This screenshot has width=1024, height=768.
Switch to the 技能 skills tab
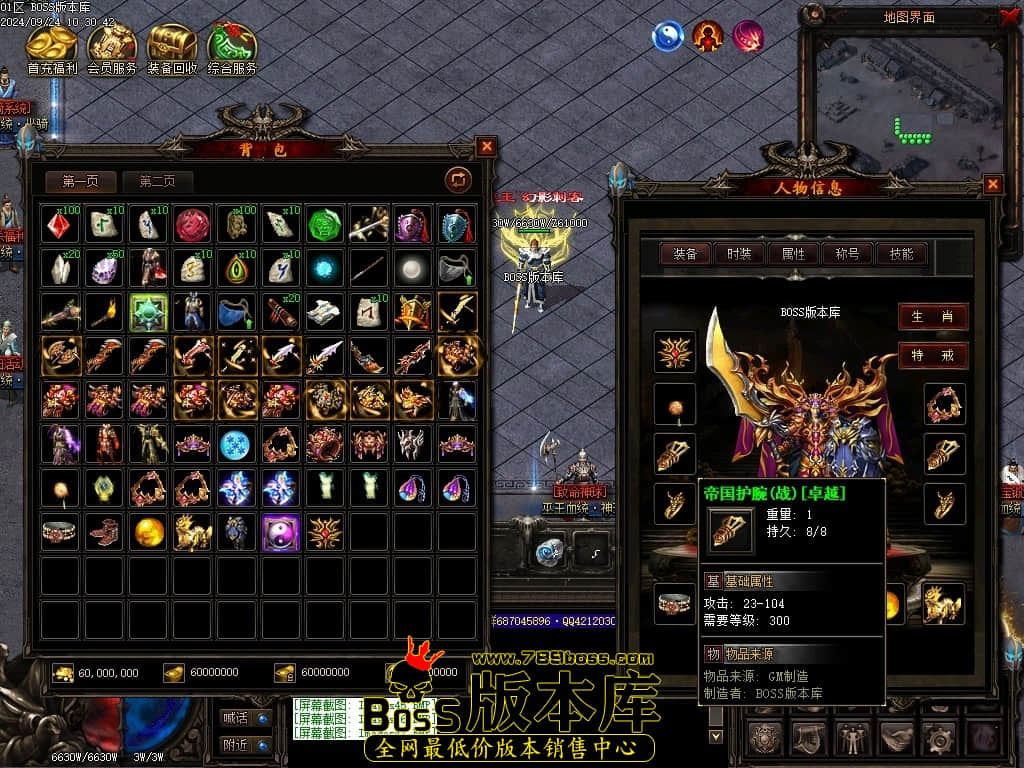click(x=901, y=254)
